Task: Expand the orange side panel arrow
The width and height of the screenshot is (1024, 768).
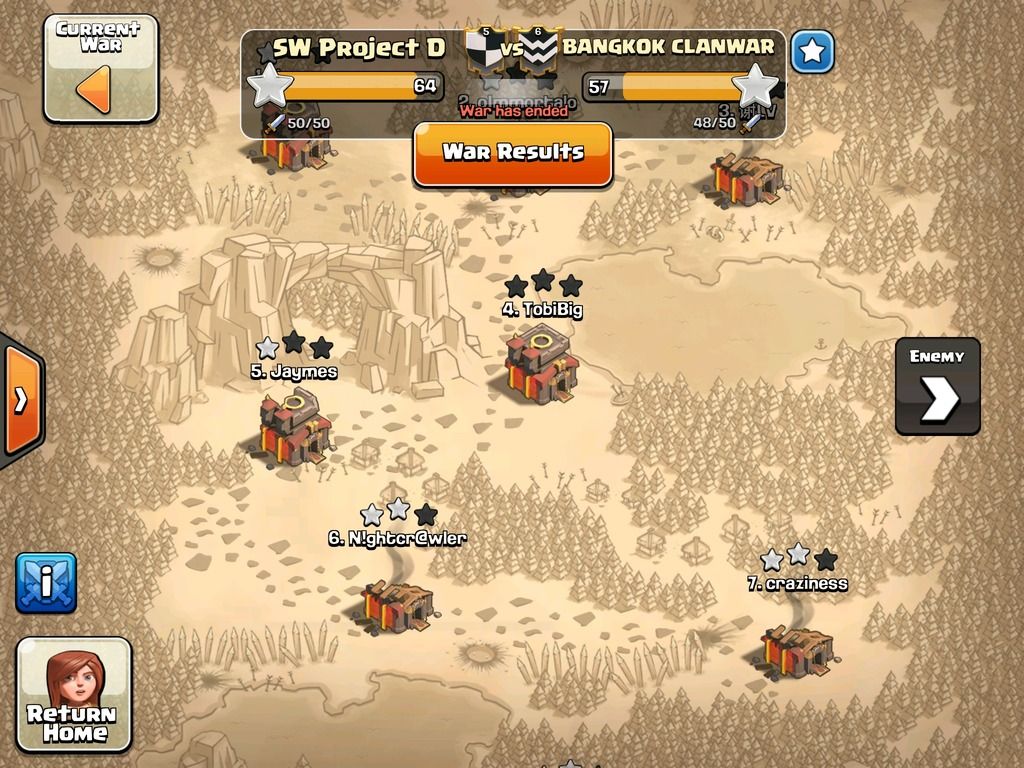Action: click(x=20, y=400)
